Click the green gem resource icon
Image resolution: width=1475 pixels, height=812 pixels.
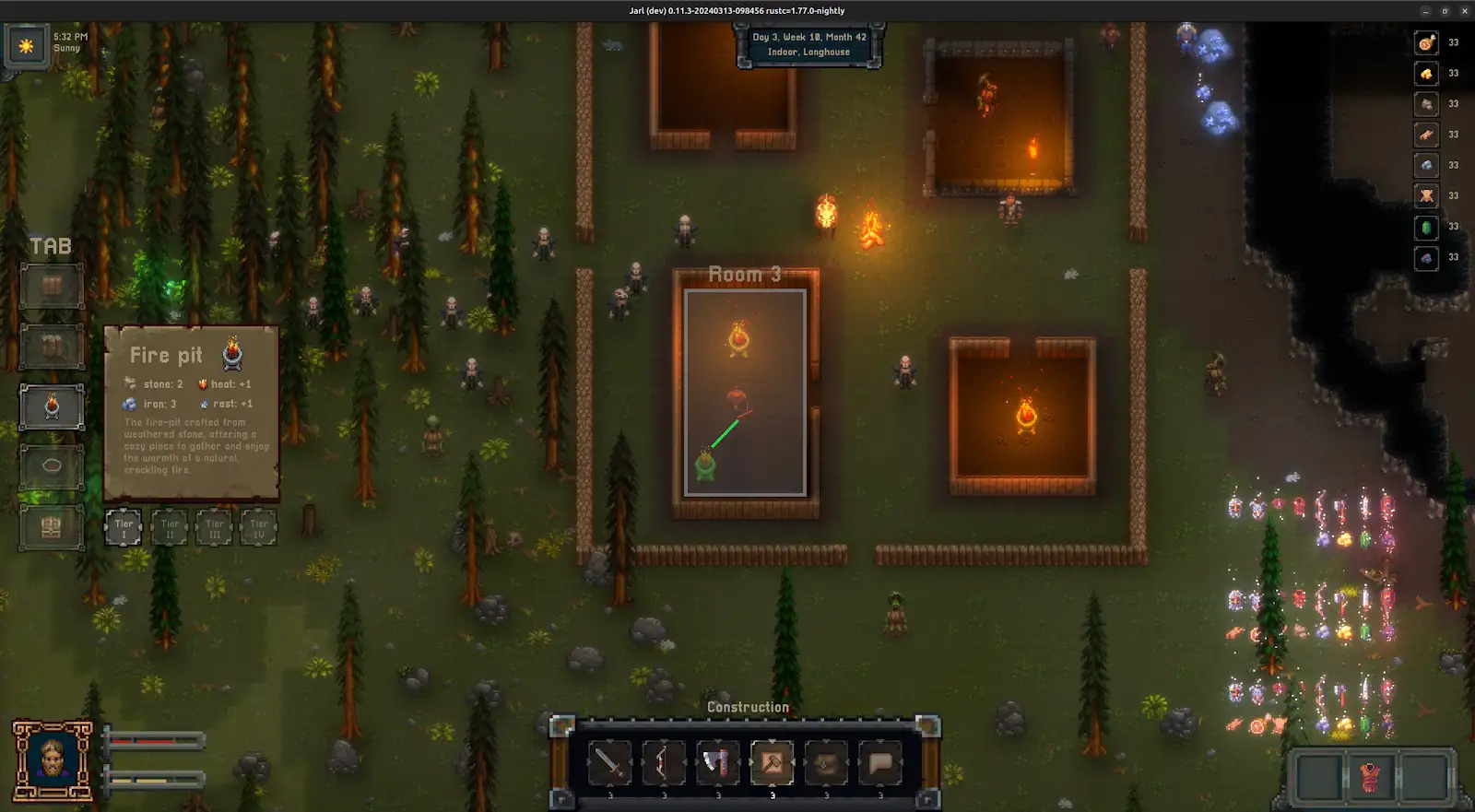[1426, 227]
